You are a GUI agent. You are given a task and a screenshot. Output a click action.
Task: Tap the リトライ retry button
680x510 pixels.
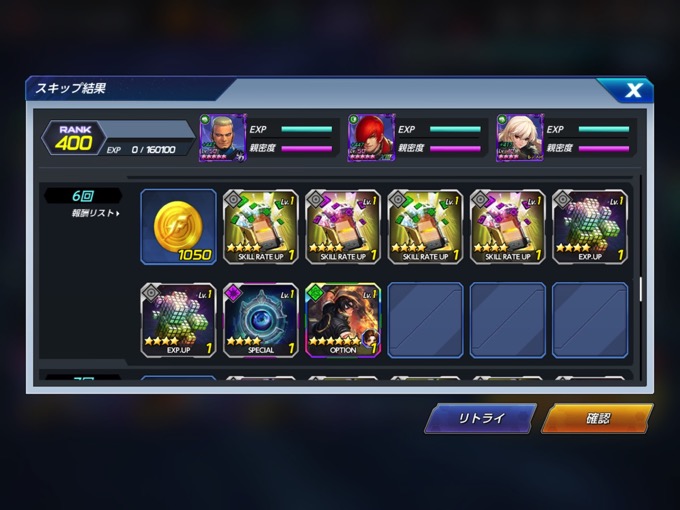480,418
